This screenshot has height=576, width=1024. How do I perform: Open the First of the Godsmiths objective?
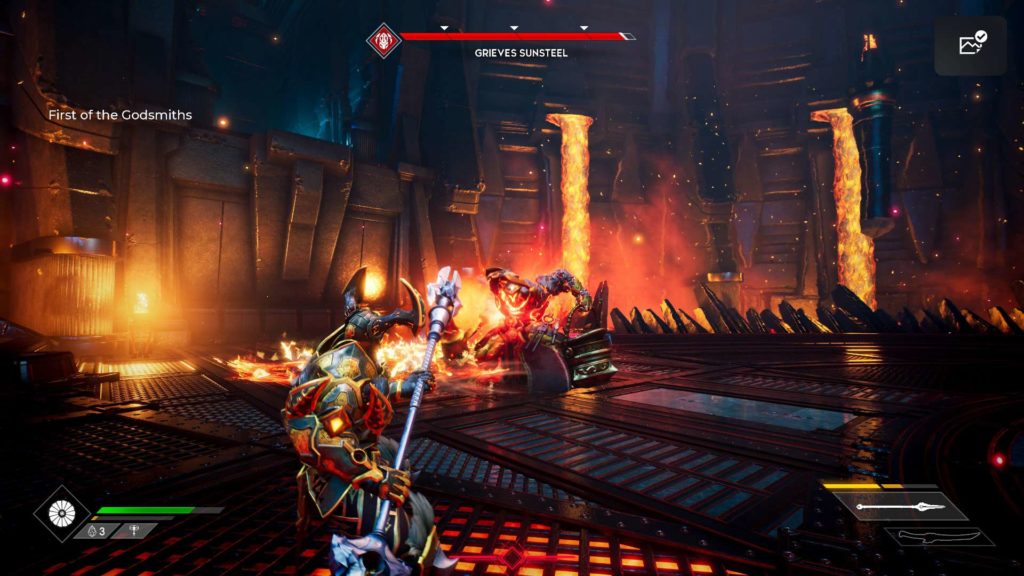[120, 115]
